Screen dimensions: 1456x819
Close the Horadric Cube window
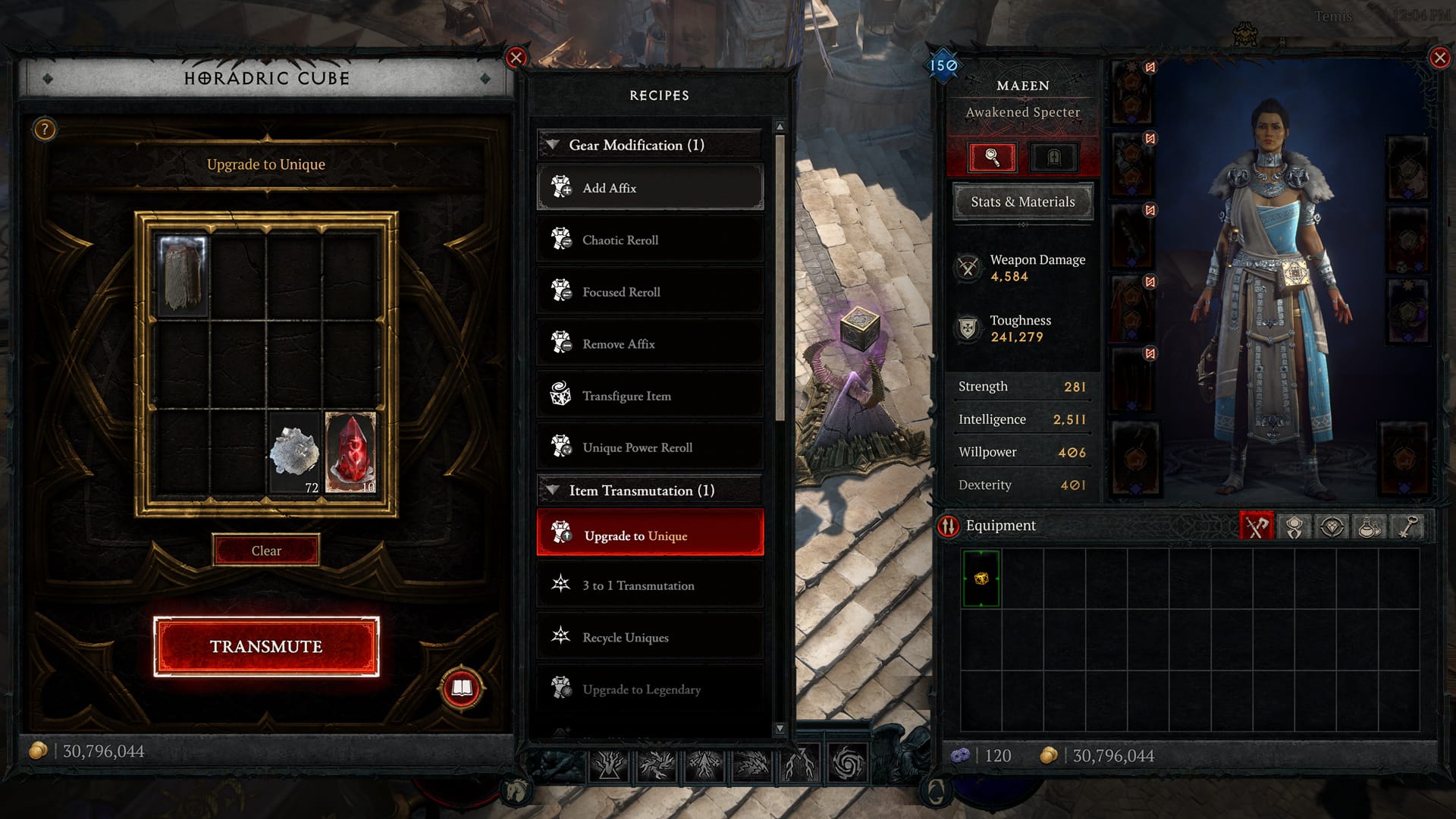[x=516, y=58]
